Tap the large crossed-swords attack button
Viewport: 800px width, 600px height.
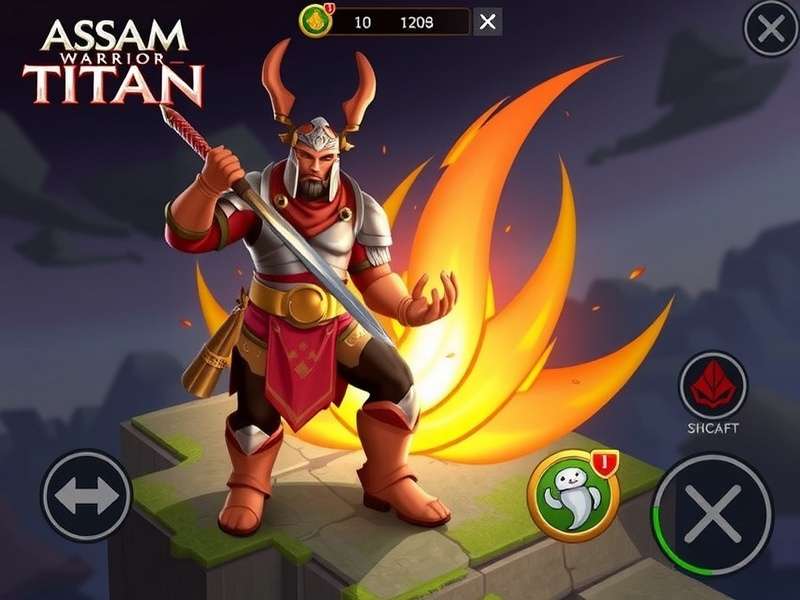click(x=712, y=515)
